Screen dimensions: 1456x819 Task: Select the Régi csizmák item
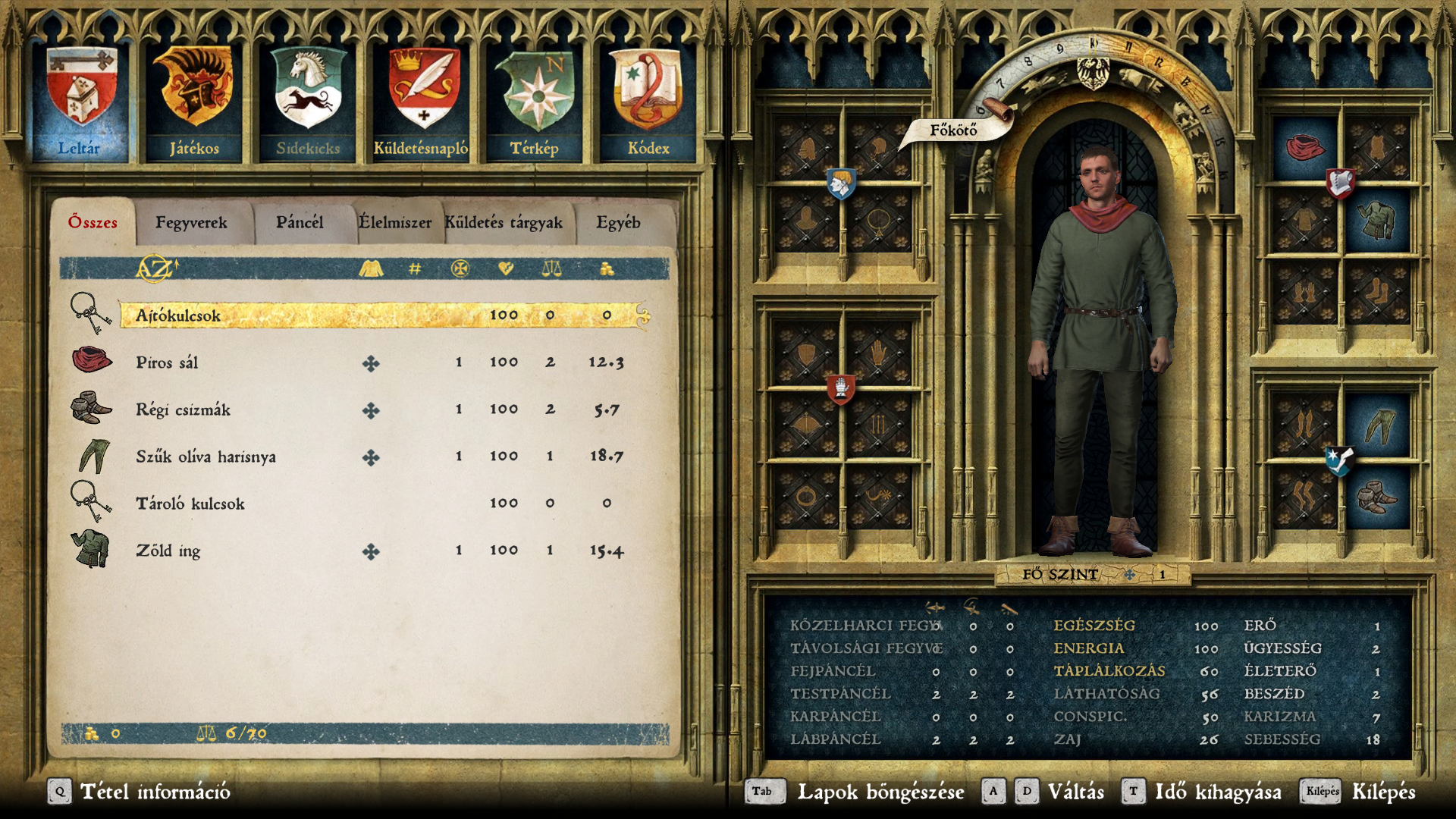183,409
